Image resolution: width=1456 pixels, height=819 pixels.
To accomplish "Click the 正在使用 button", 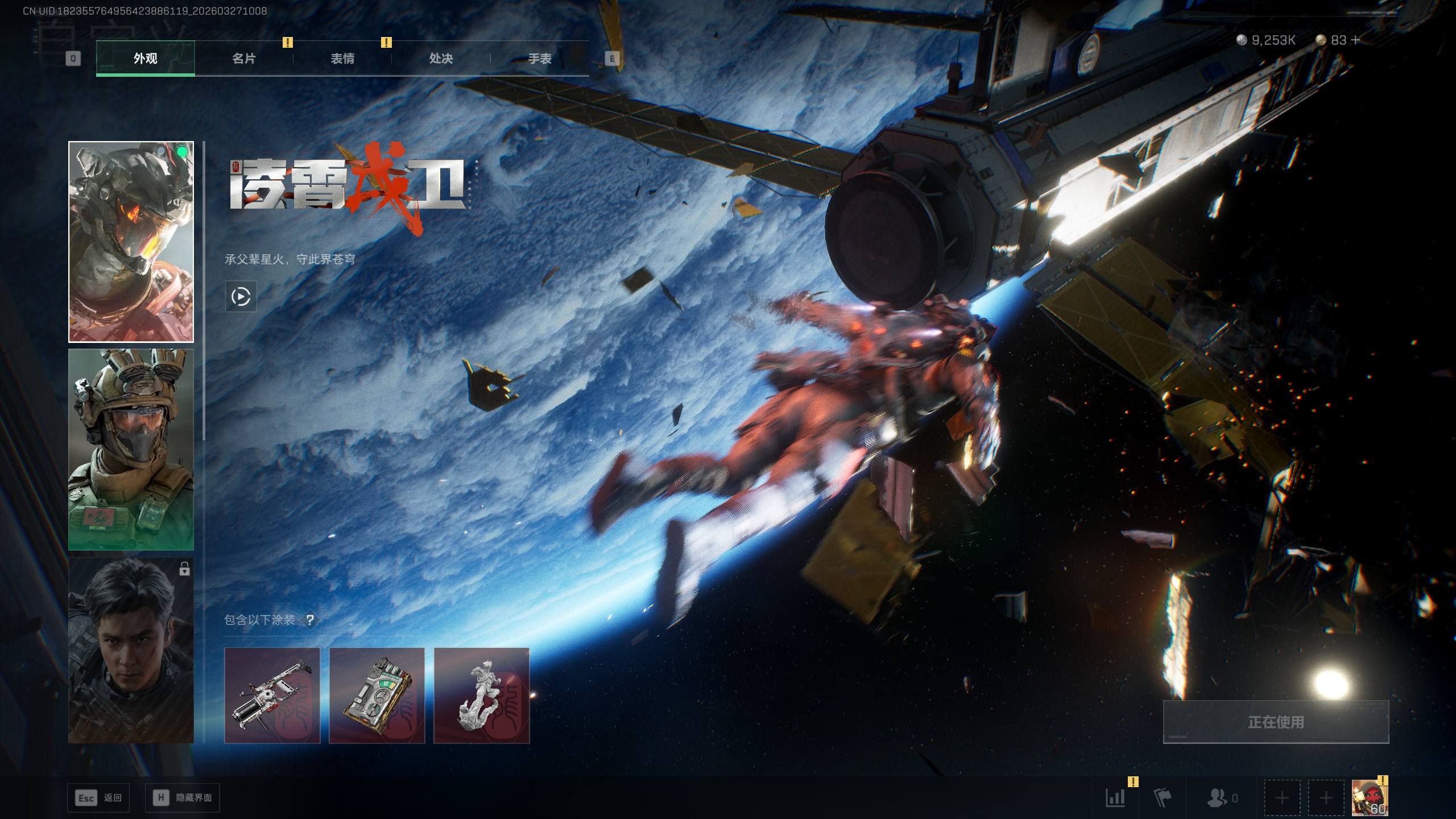I will tap(1276, 722).
